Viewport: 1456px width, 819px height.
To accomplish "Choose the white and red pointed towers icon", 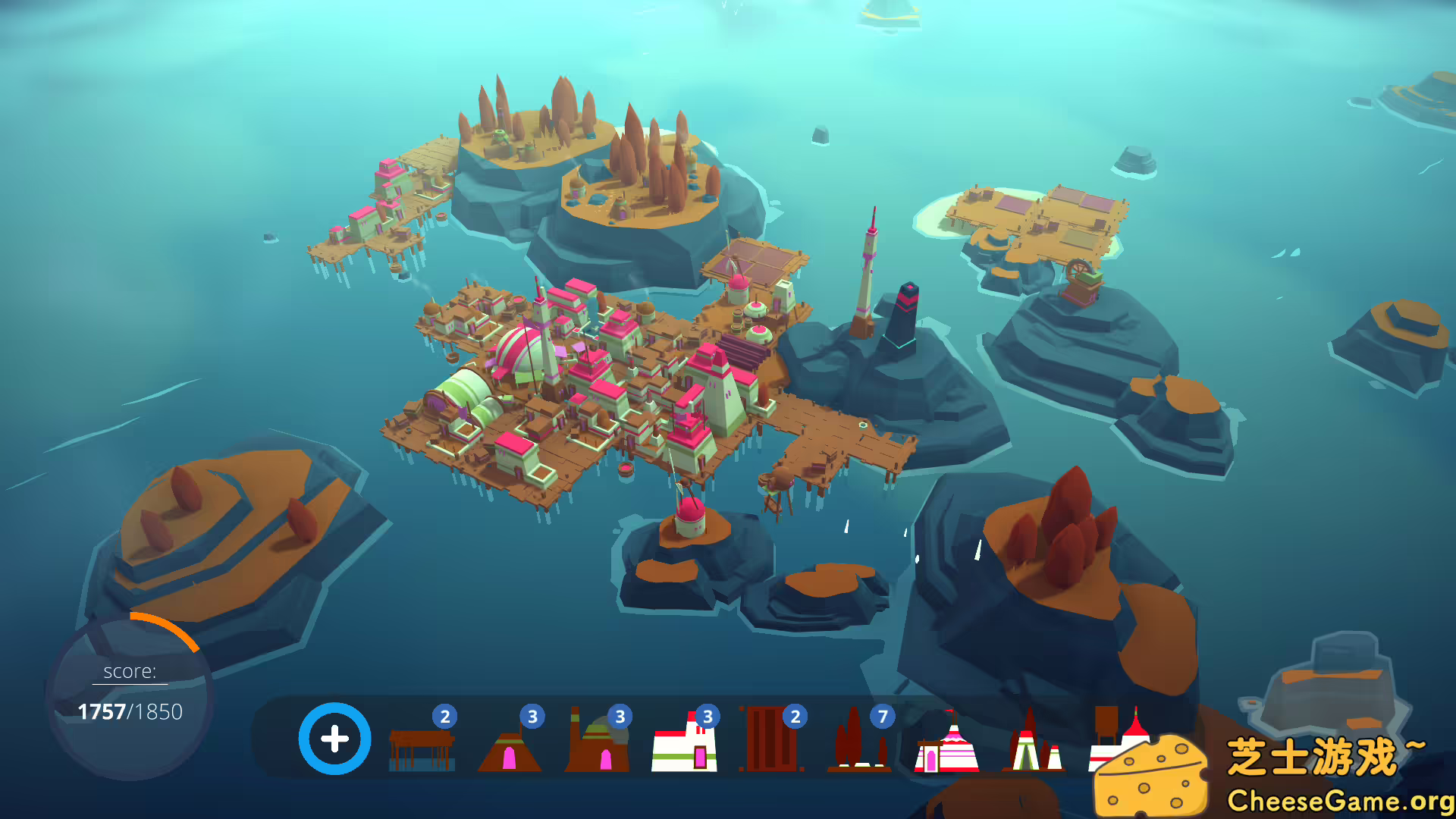I will click(x=1034, y=743).
